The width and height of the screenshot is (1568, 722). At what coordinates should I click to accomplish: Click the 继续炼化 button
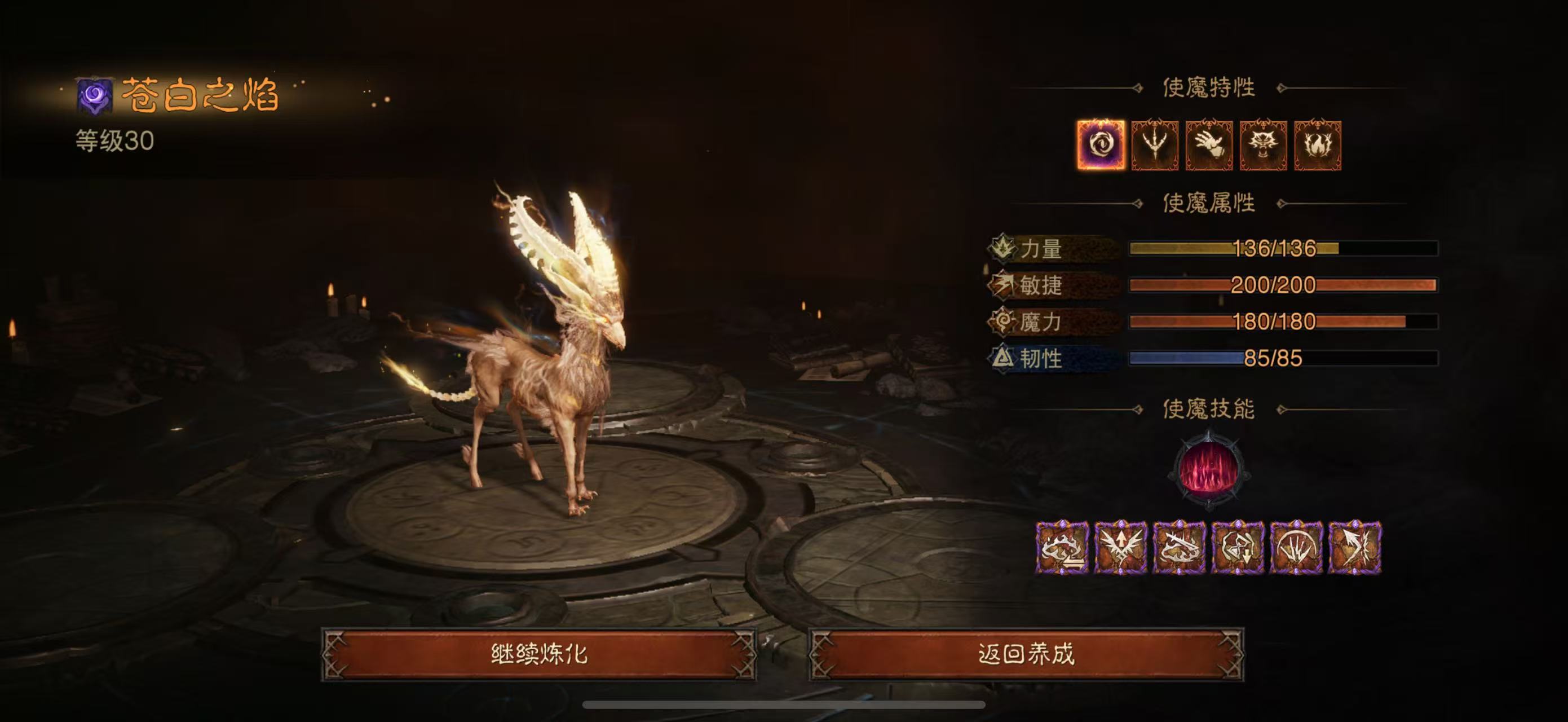pyautogui.click(x=538, y=654)
